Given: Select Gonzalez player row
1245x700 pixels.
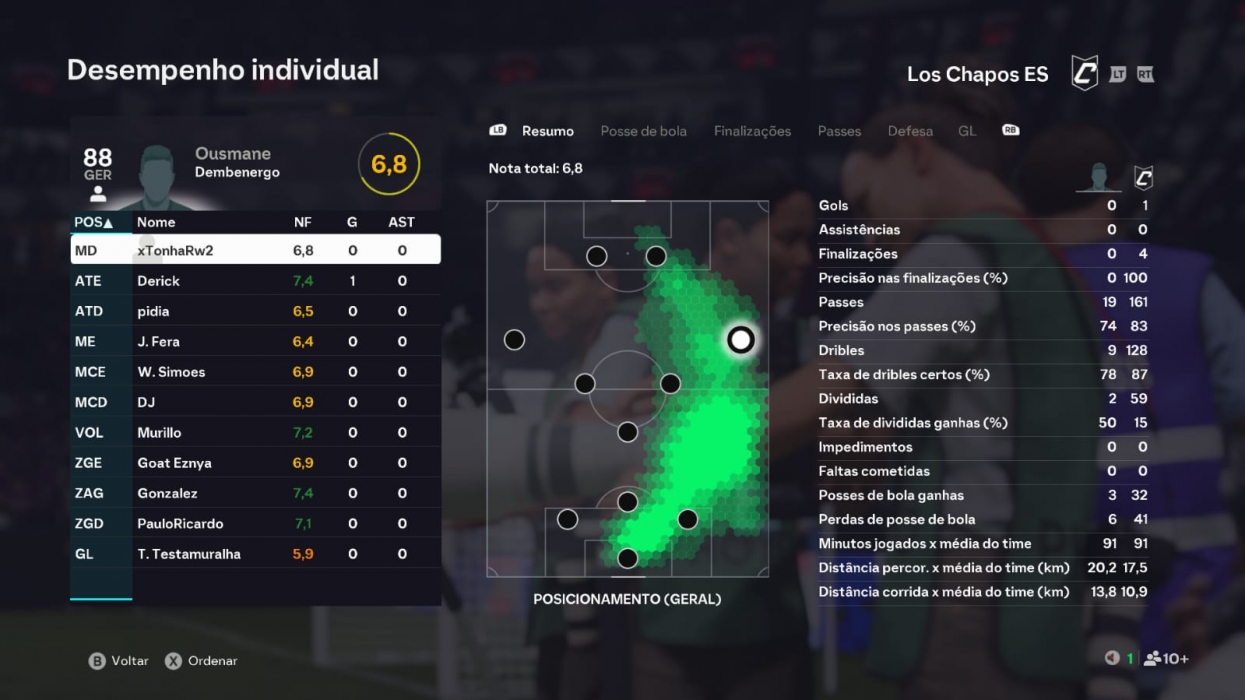Looking at the screenshot, I should click(255, 493).
